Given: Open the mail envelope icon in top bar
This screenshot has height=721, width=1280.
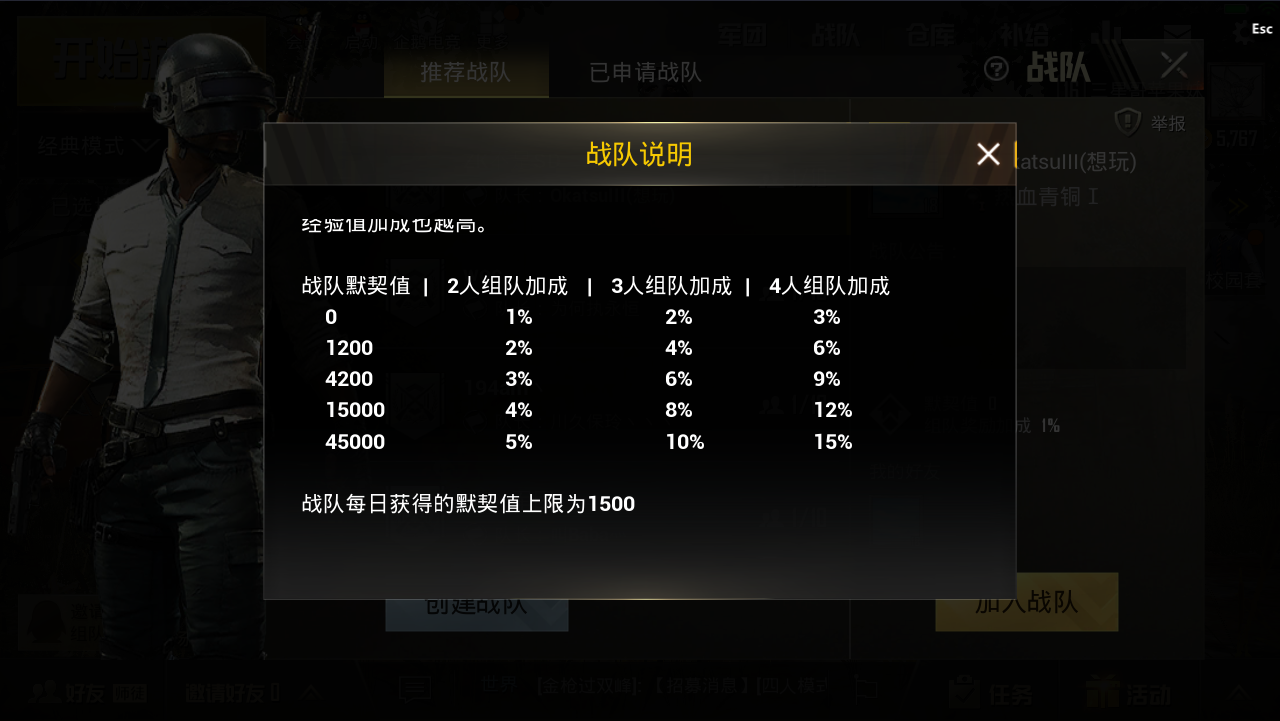Looking at the screenshot, I should [x=1177, y=33].
